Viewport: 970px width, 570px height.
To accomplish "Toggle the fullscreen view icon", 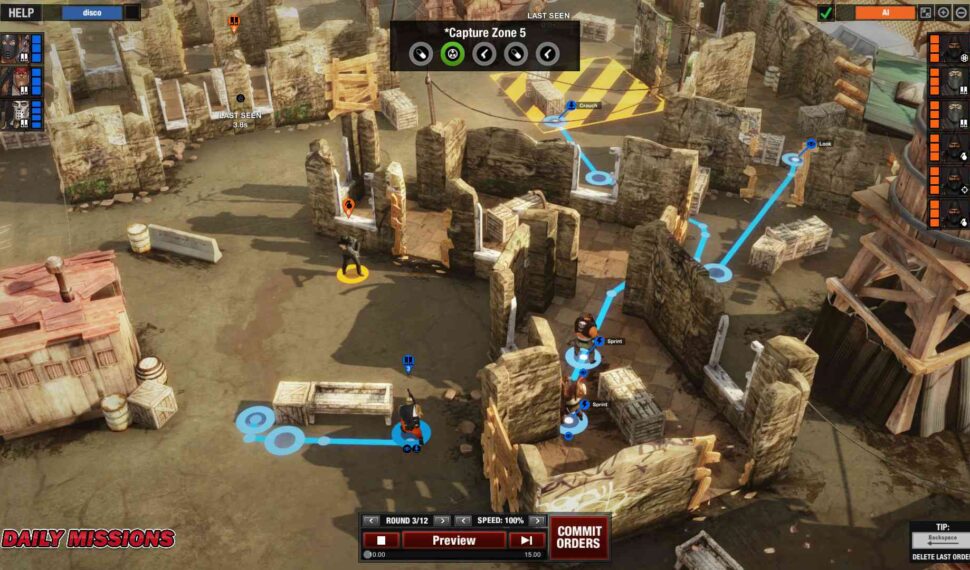I will click(926, 13).
